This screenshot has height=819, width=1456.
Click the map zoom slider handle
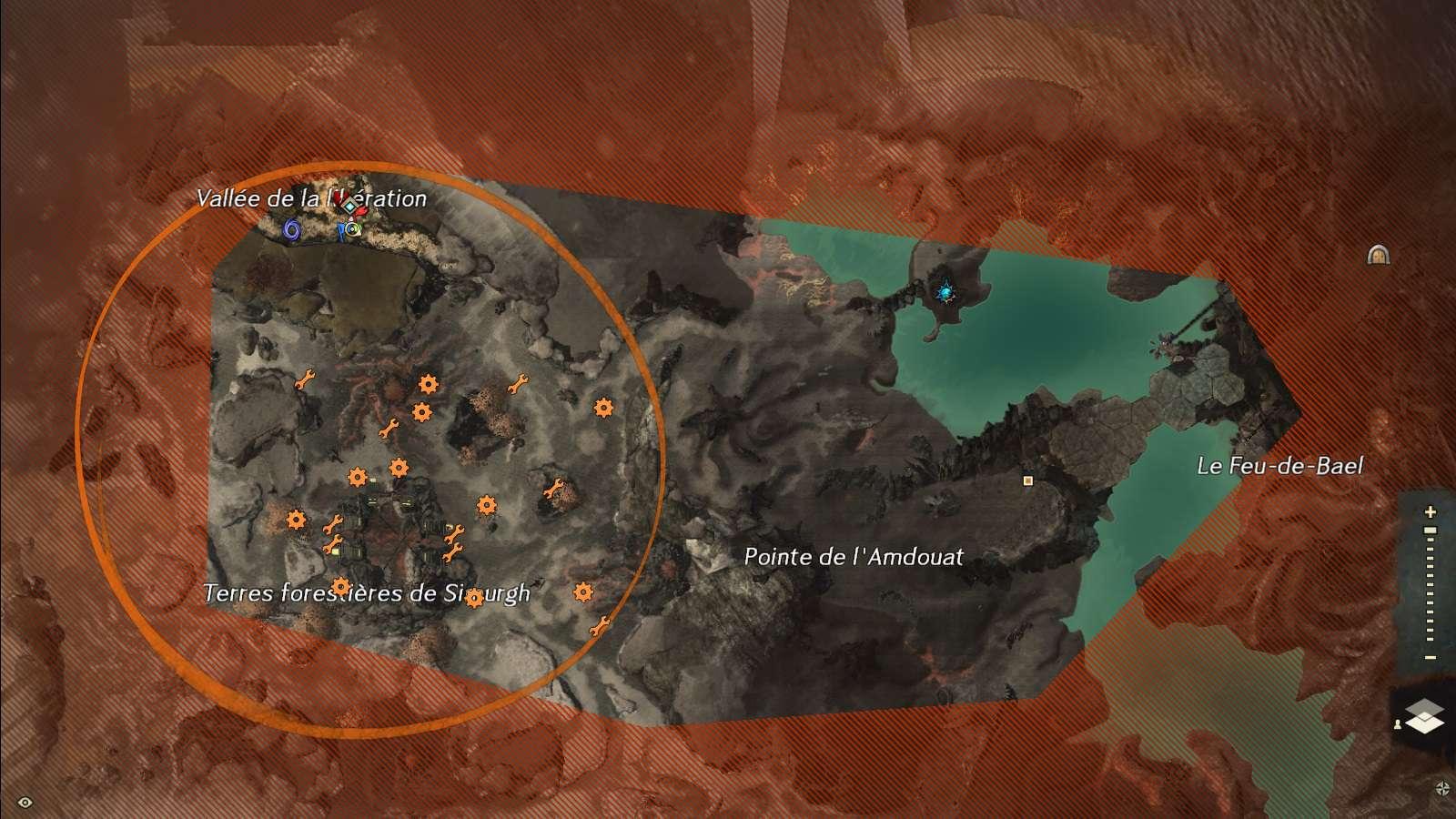[1430, 531]
